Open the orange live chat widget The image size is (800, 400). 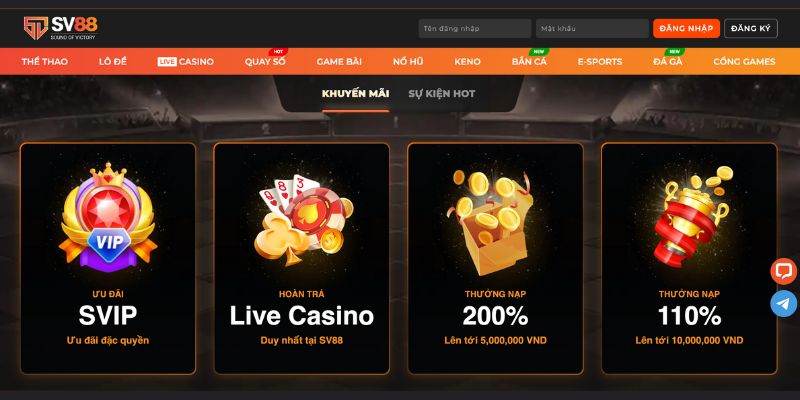tap(784, 271)
